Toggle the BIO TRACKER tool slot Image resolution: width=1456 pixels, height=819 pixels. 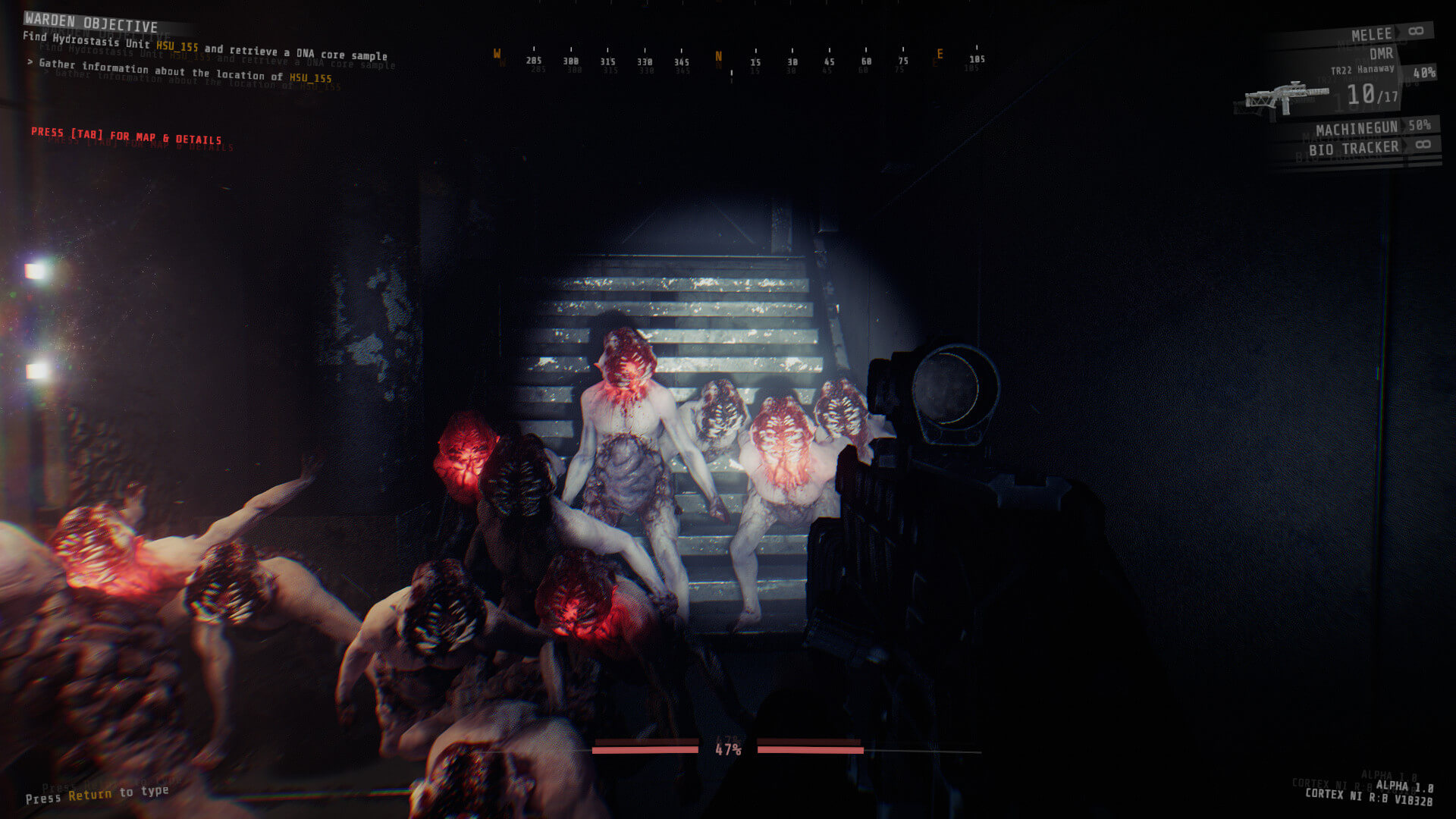[x=1355, y=147]
